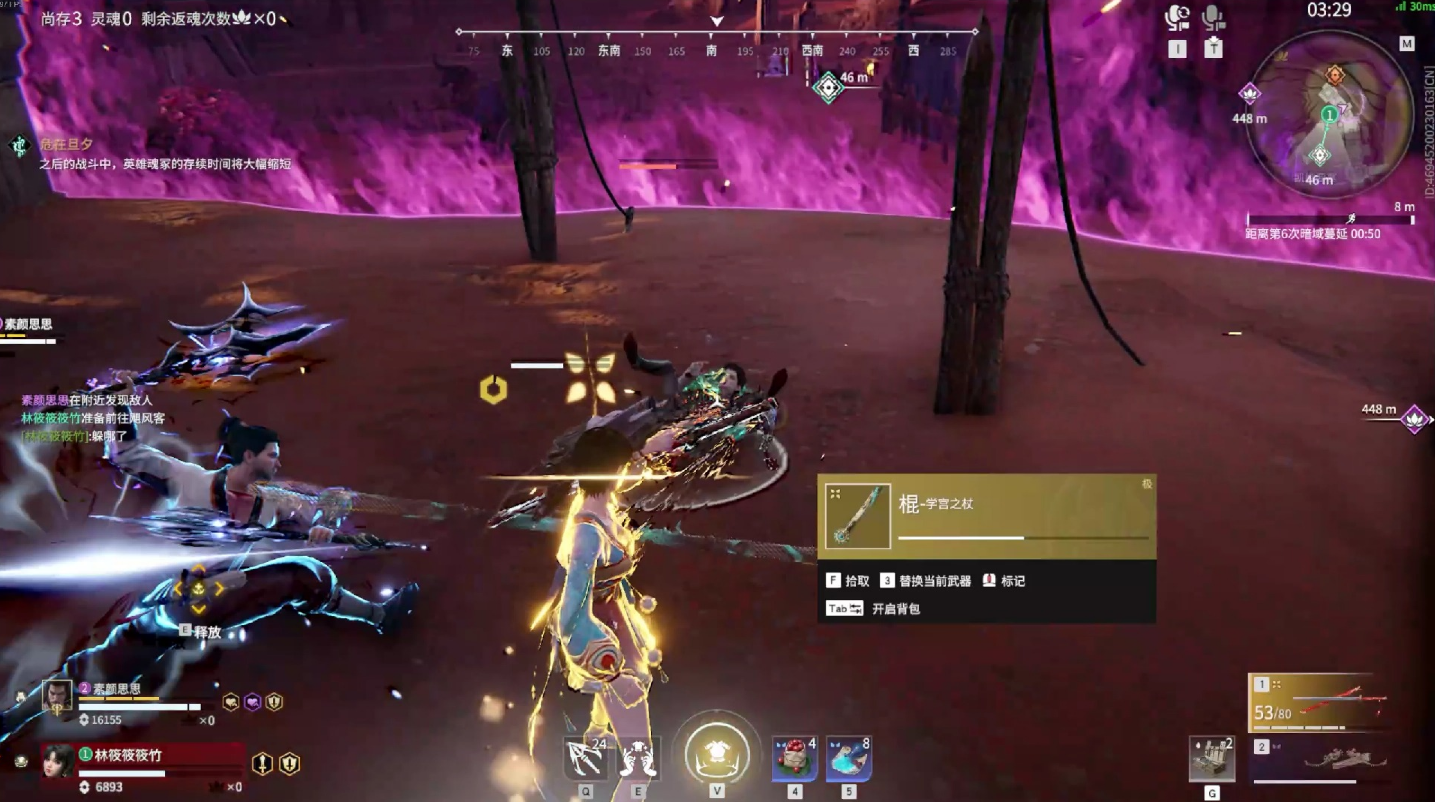This screenshot has height=802, width=1435.
Task: Click the white-green diamond waypoint on the compass
Action: tap(828, 87)
